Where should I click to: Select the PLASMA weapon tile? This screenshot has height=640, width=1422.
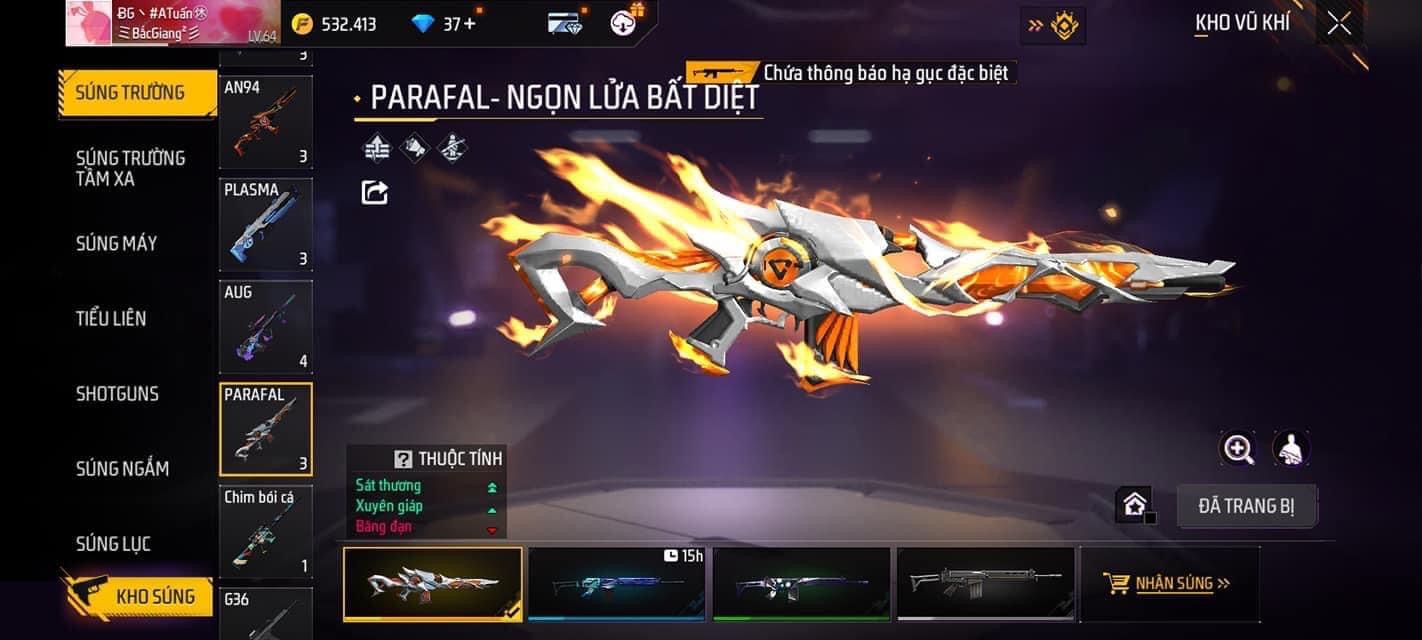266,224
